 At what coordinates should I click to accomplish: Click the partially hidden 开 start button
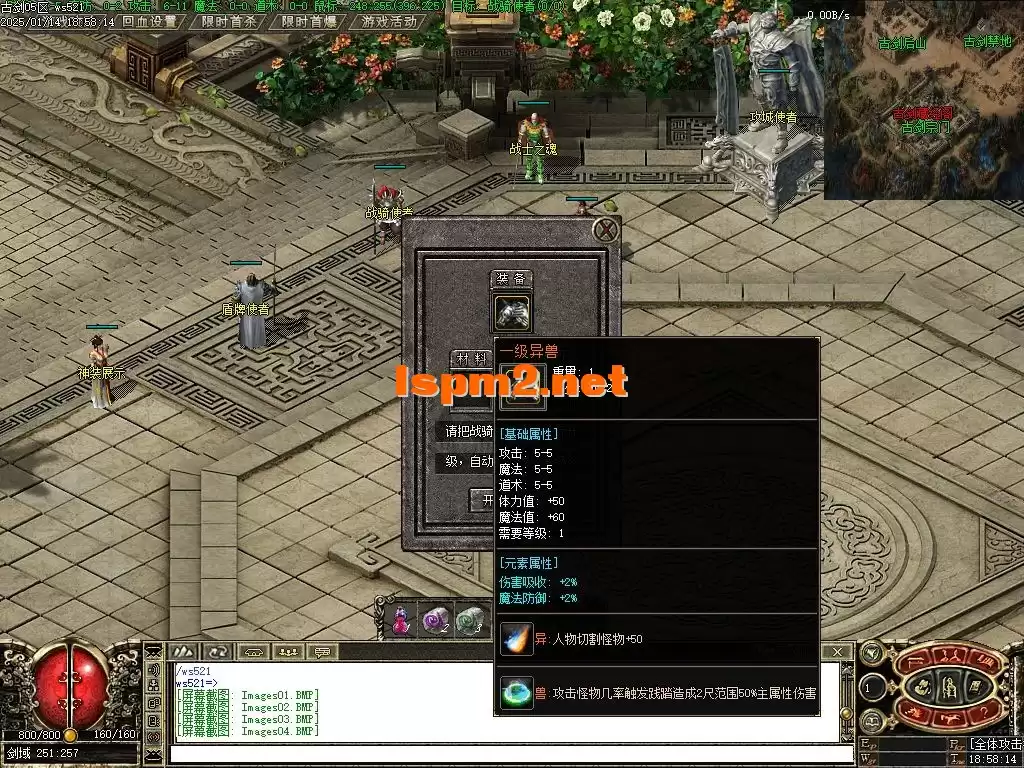click(x=484, y=499)
